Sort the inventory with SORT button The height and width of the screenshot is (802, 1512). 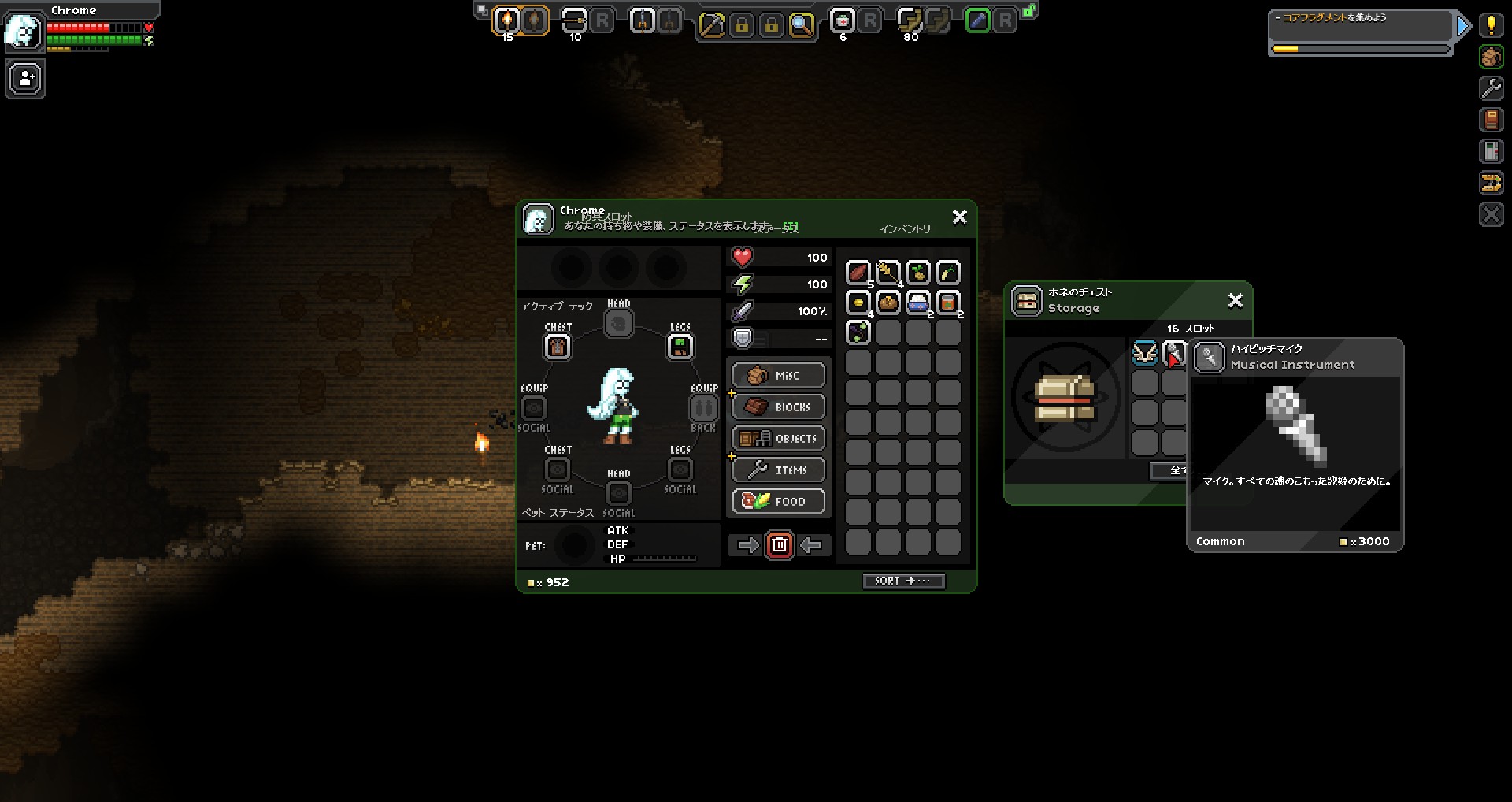tap(902, 581)
